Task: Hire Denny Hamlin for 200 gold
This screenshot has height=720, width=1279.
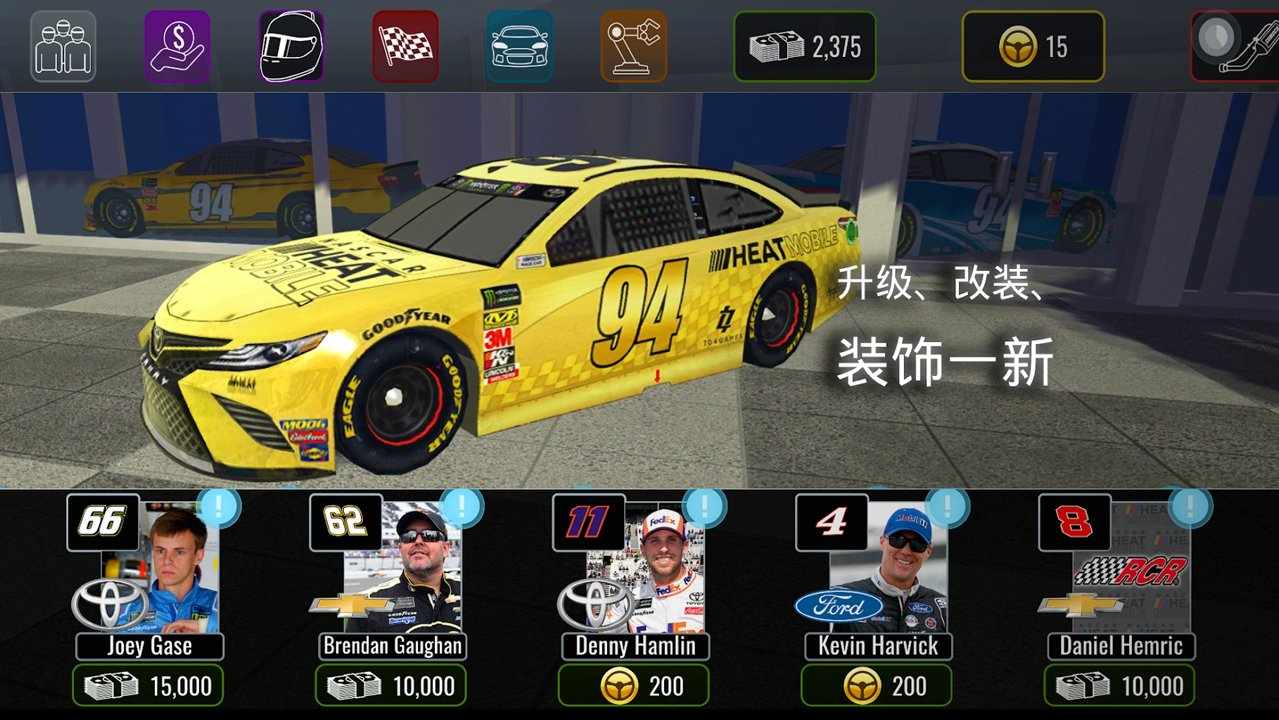Action: click(x=634, y=686)
